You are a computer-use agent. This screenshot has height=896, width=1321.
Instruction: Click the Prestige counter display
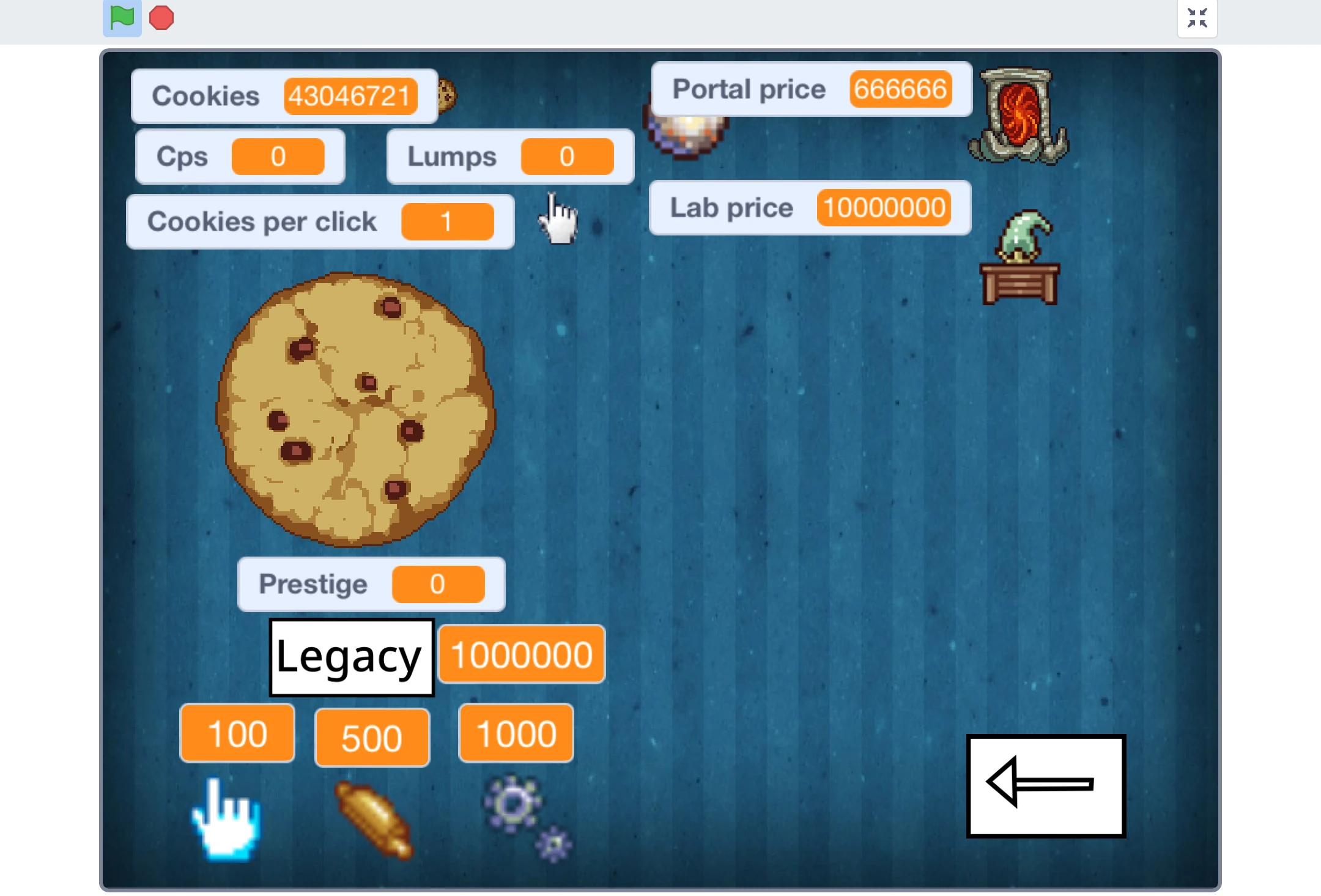click(x=370, y=584)
